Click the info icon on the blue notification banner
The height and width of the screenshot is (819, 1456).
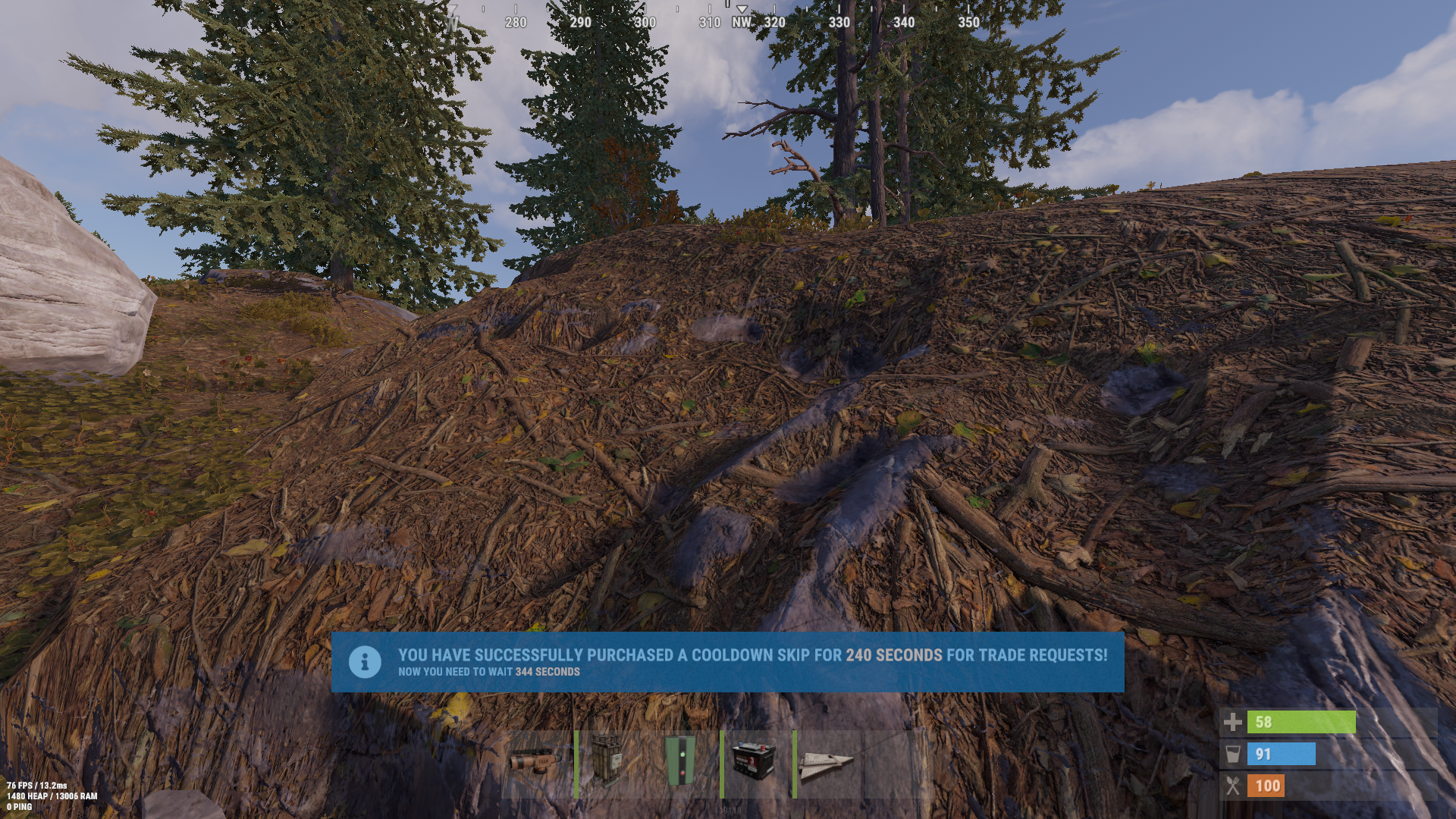[367, 661]
